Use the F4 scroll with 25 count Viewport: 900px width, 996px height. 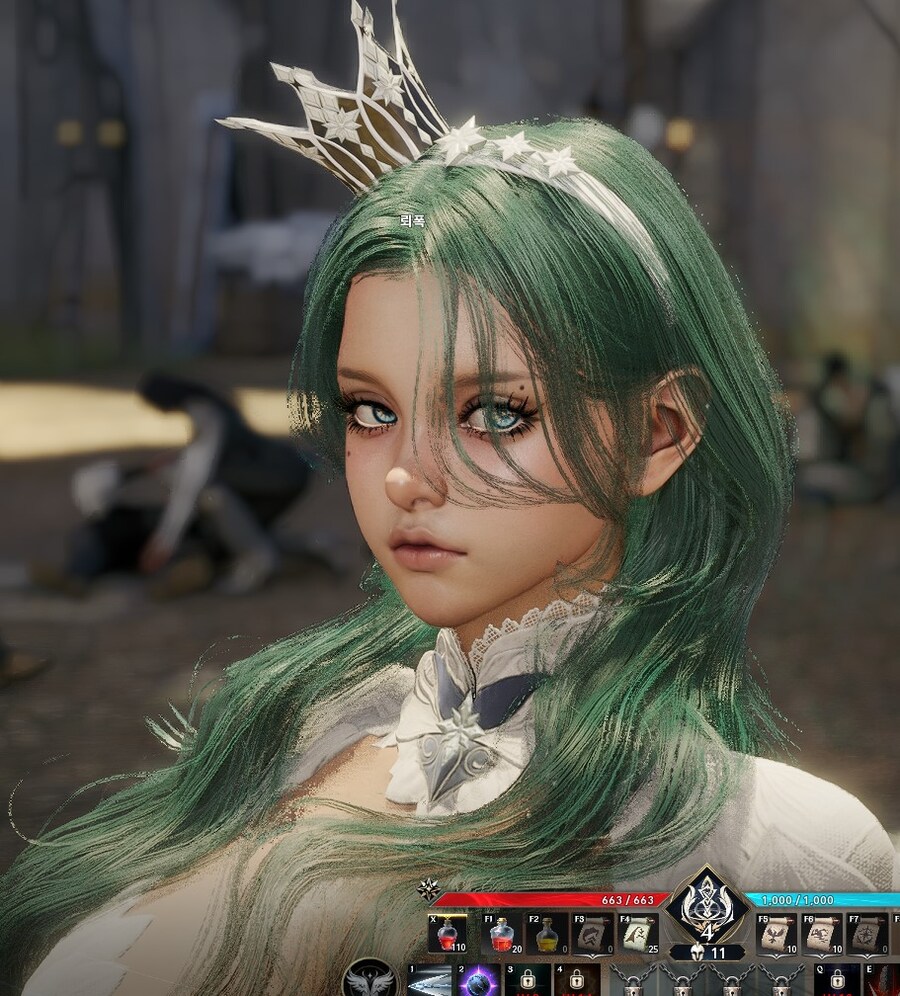(x=637, y=933)
